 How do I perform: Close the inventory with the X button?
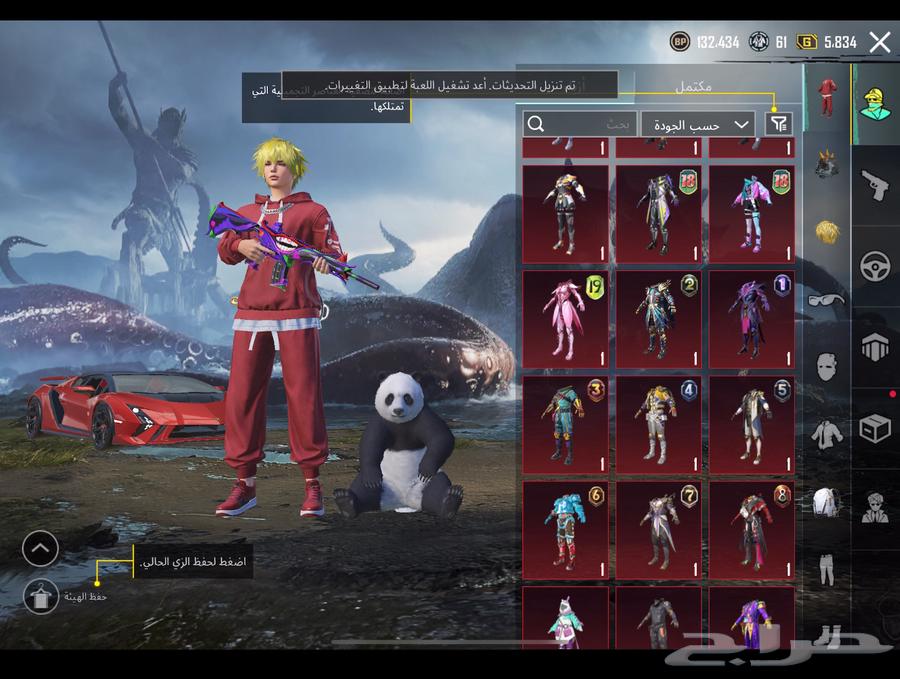coord(879,42)
